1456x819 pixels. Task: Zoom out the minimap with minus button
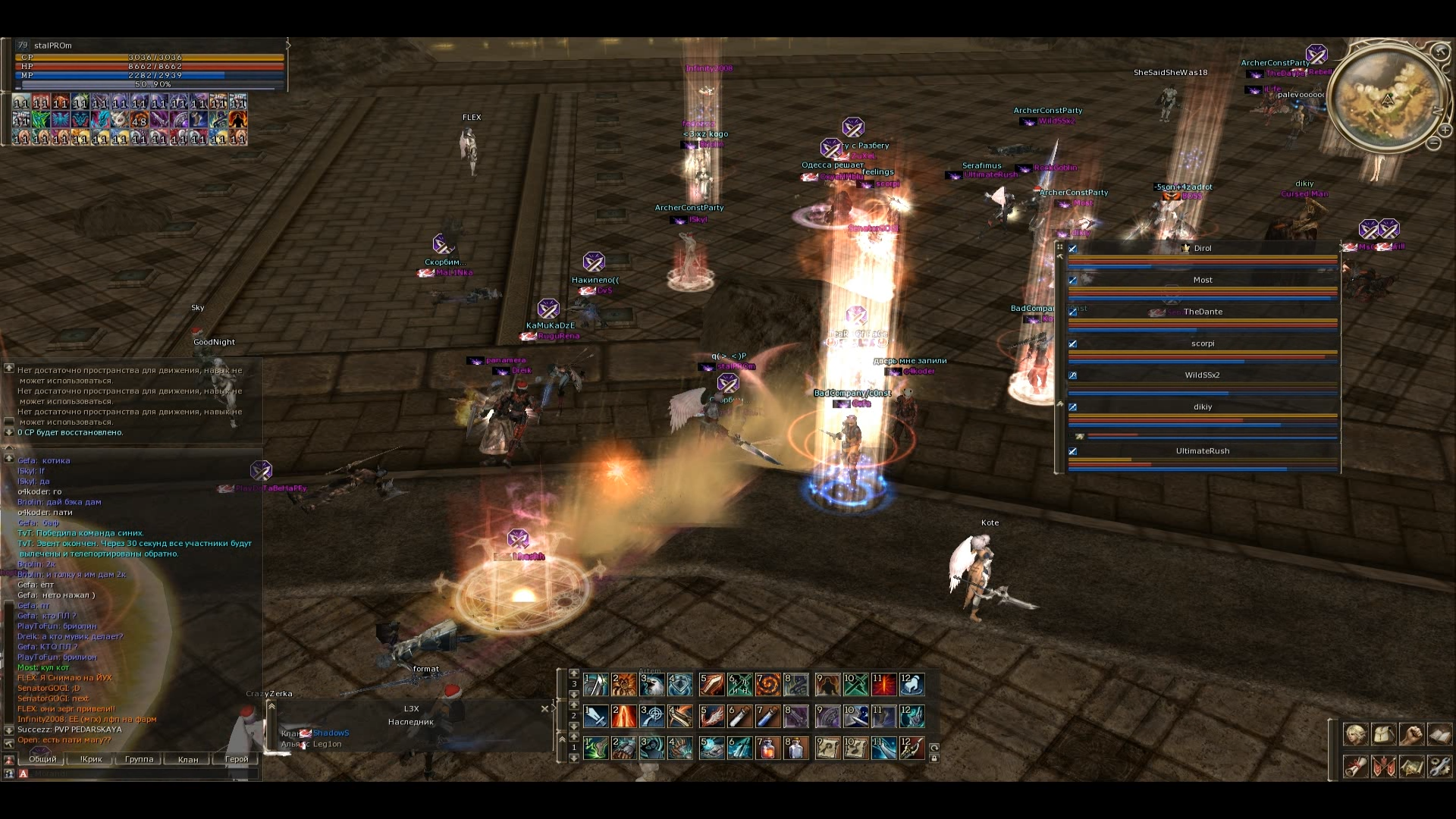[x=1433, y=143]
